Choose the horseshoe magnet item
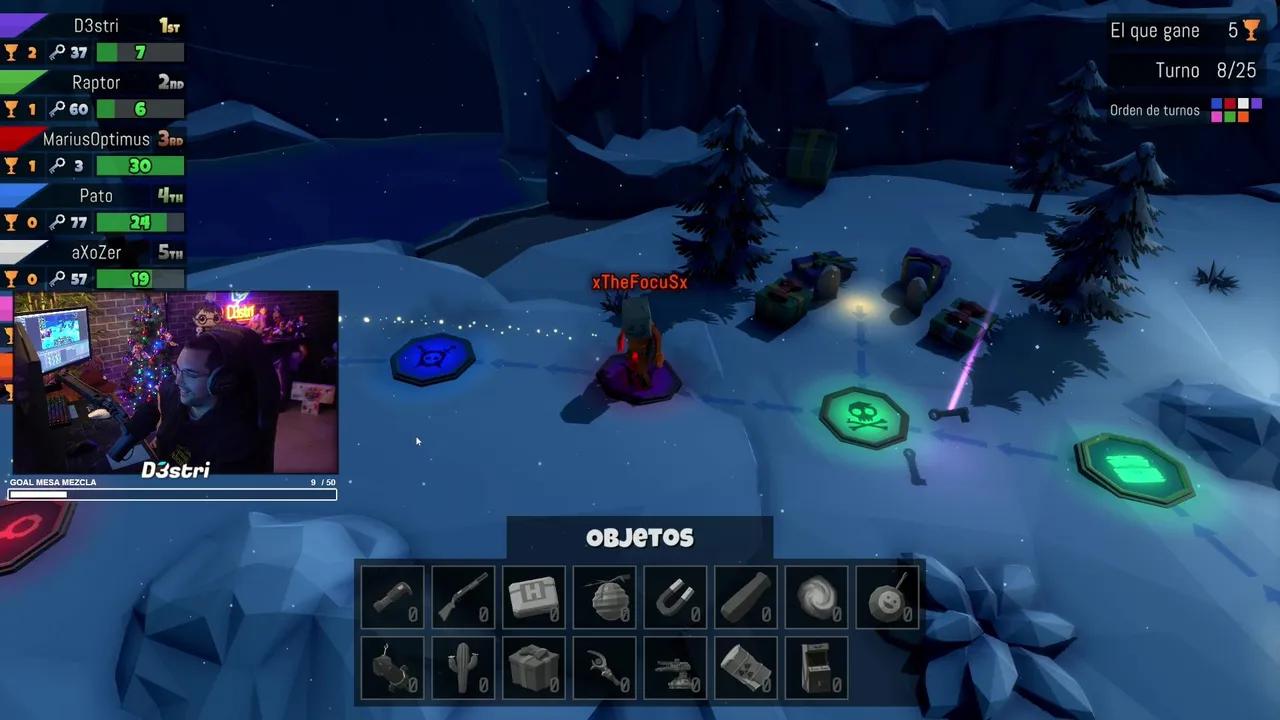 pyautogui.click(x=676, y=597)
